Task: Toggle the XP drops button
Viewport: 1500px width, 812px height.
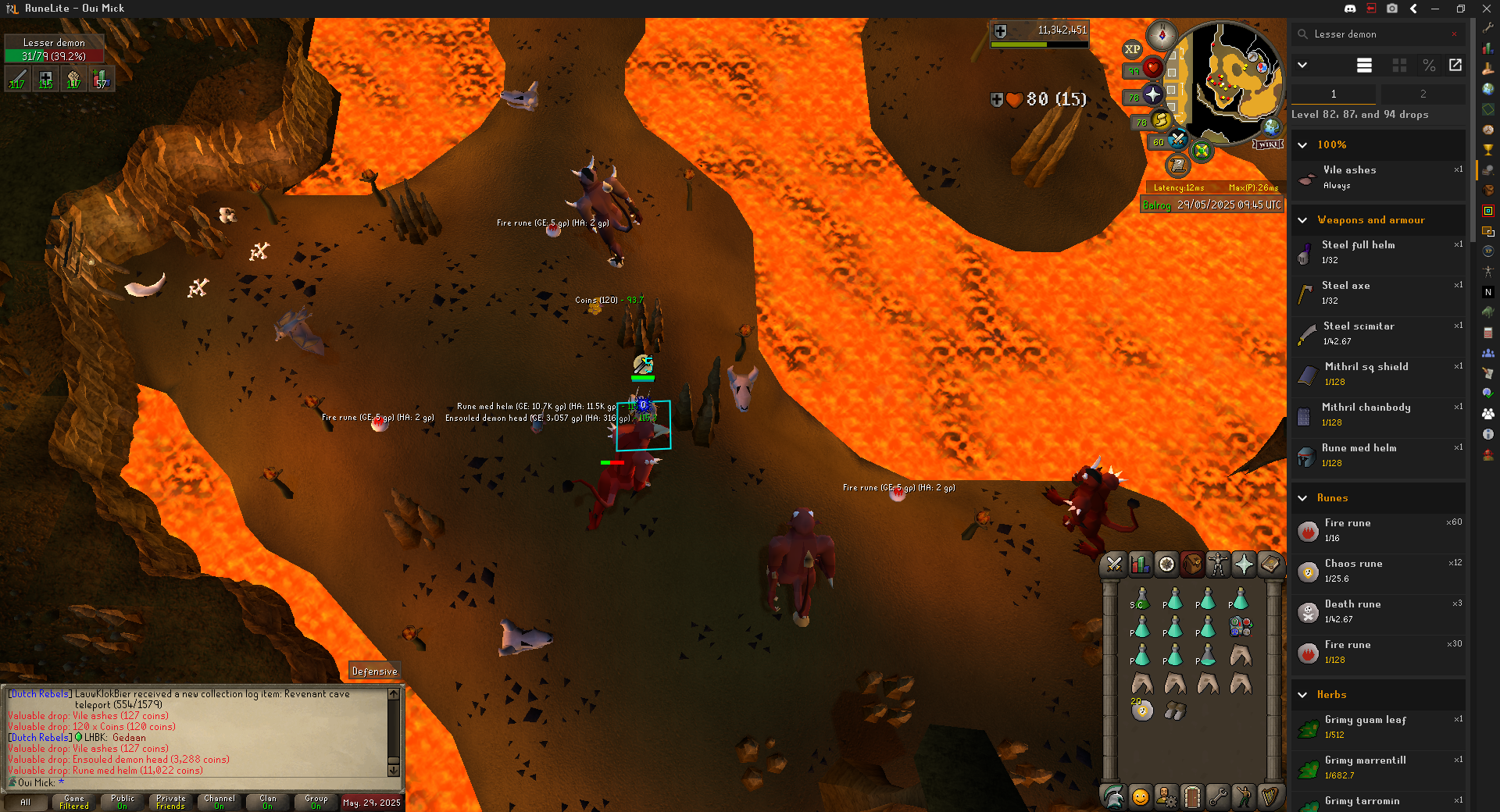Action: (1132, 49)
